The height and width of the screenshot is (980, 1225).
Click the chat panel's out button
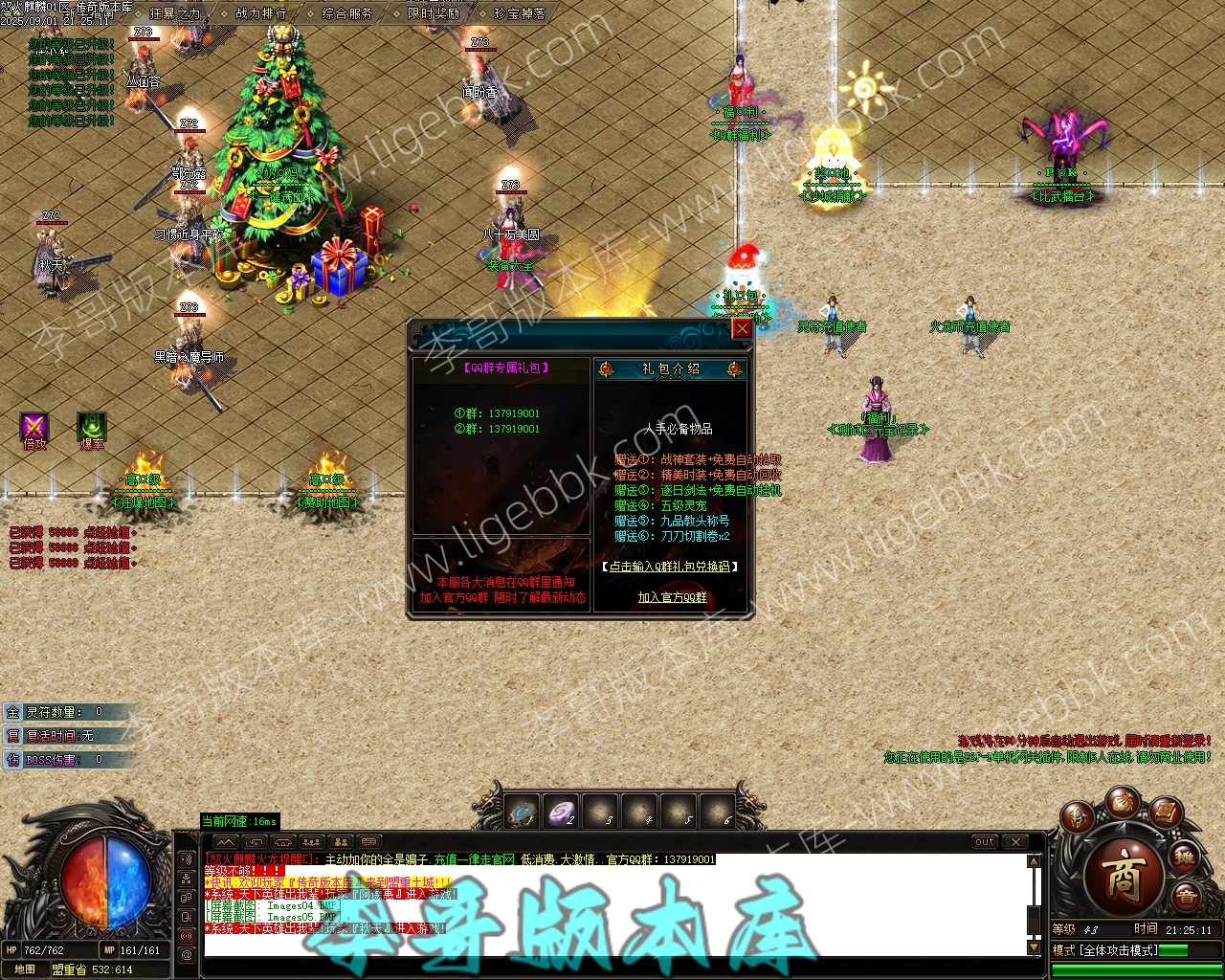985,842
